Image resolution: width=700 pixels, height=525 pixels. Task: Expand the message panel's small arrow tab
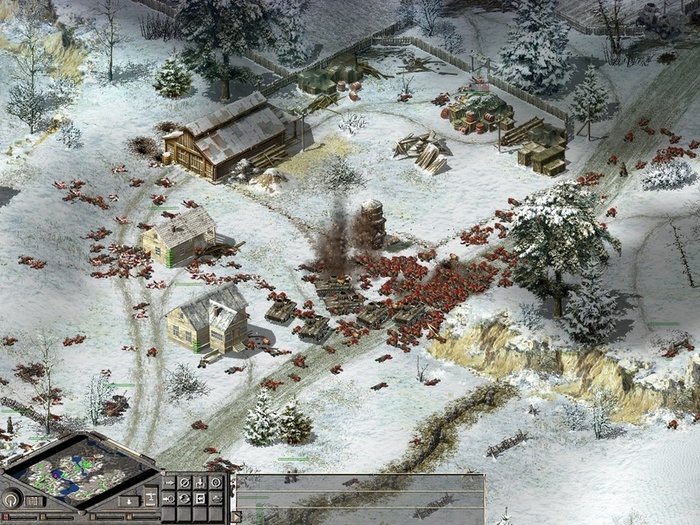tap(236, 514)
